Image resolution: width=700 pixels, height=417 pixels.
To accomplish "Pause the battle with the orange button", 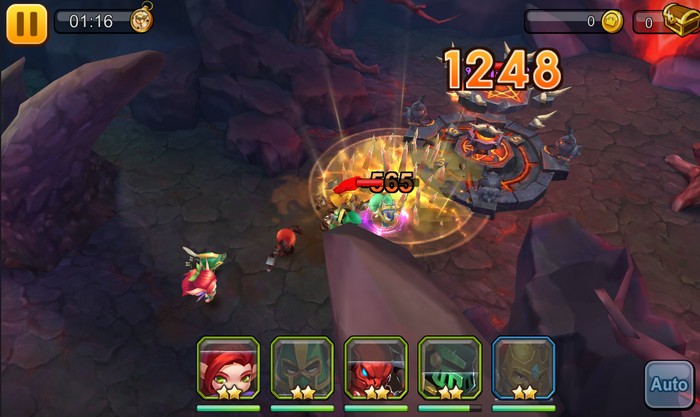I will [26, 24].
